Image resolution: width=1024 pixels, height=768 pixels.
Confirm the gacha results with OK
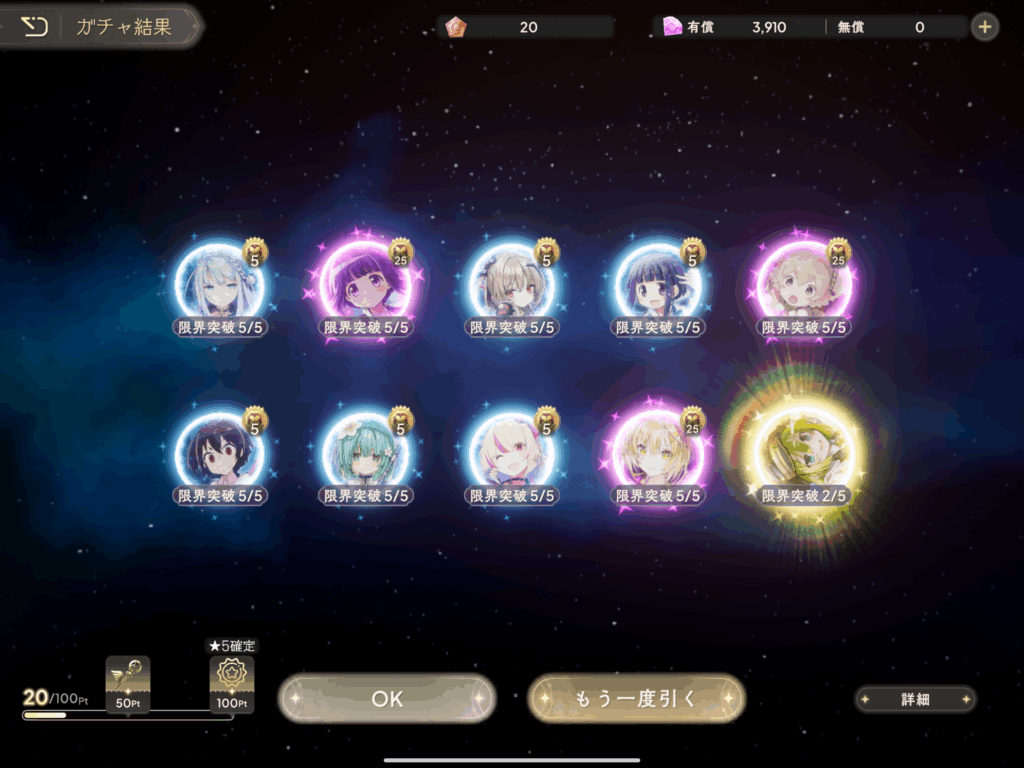point(387,698)
